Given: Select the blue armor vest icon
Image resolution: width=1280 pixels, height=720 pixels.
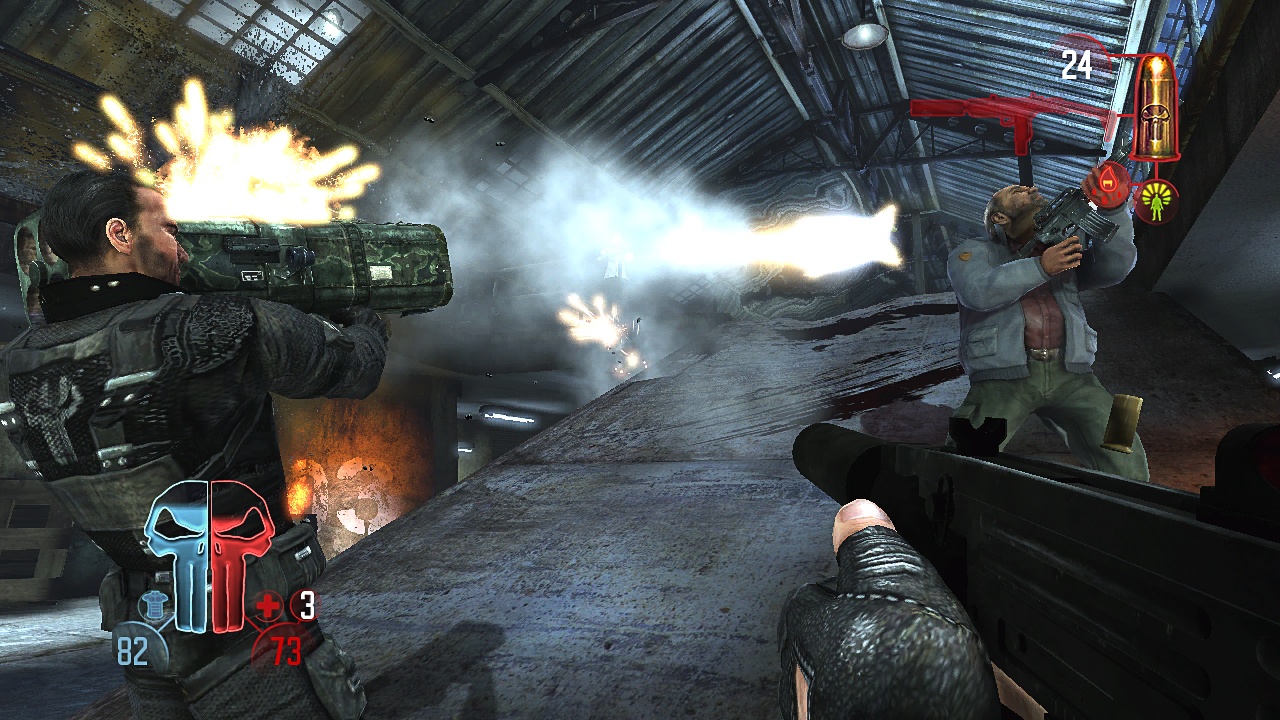Looking at the screenshot, I should pyautogui.click(x=153, y=605).
